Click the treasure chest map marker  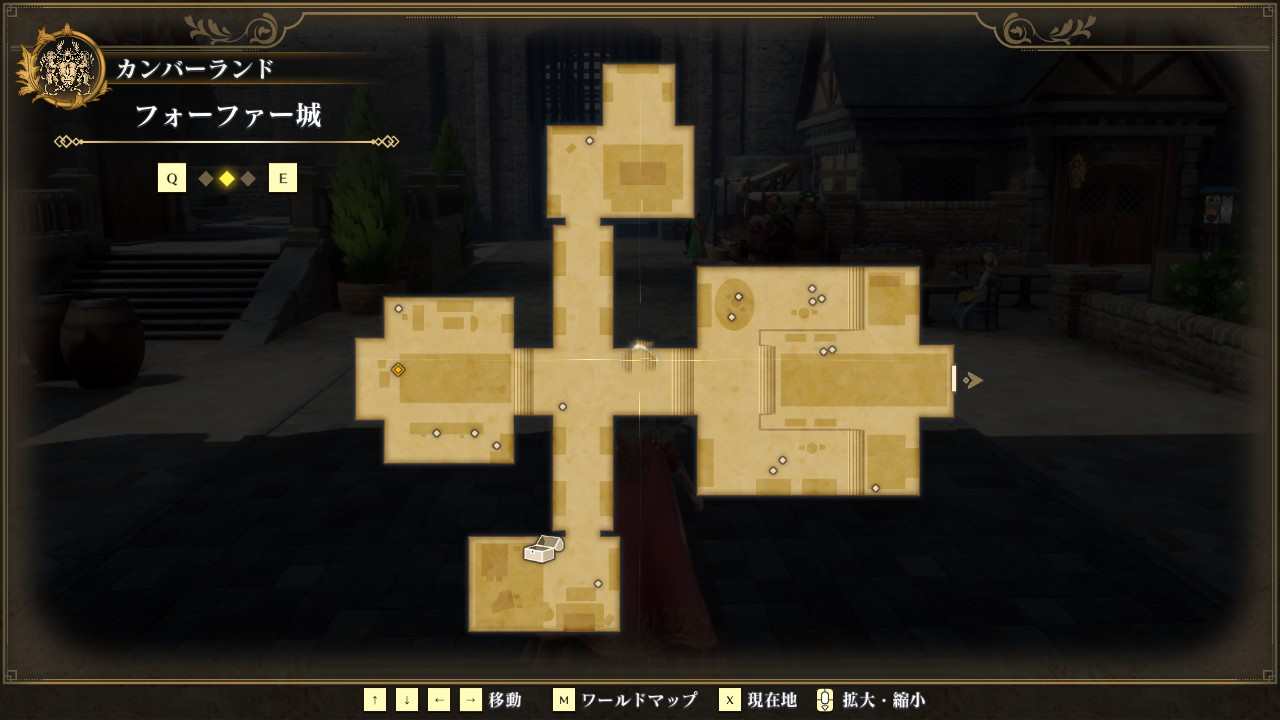(543, 549)
